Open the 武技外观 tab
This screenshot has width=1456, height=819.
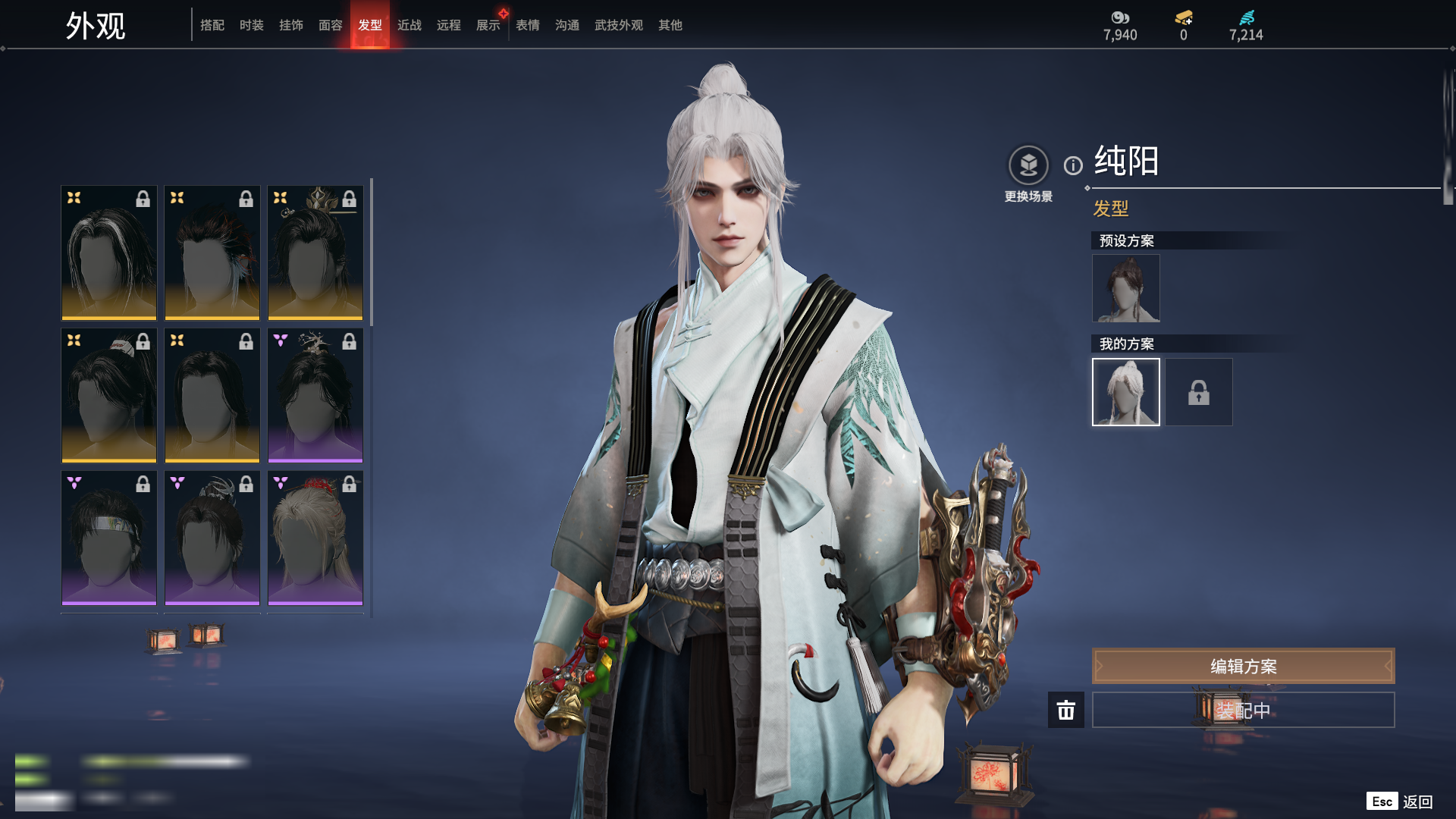point(619,25)
